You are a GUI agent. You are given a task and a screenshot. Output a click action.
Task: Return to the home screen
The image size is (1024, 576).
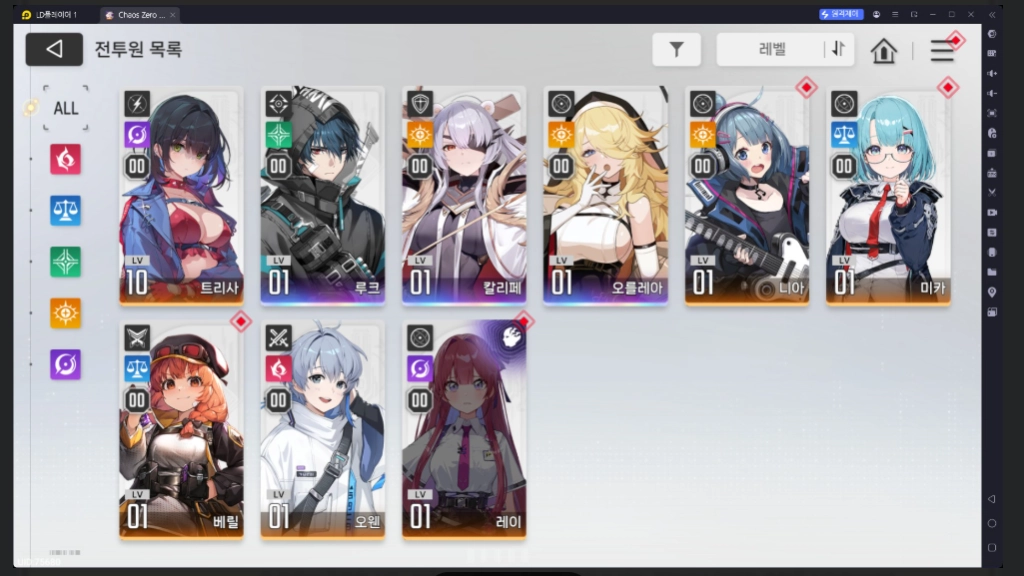[x=884, y=50]
